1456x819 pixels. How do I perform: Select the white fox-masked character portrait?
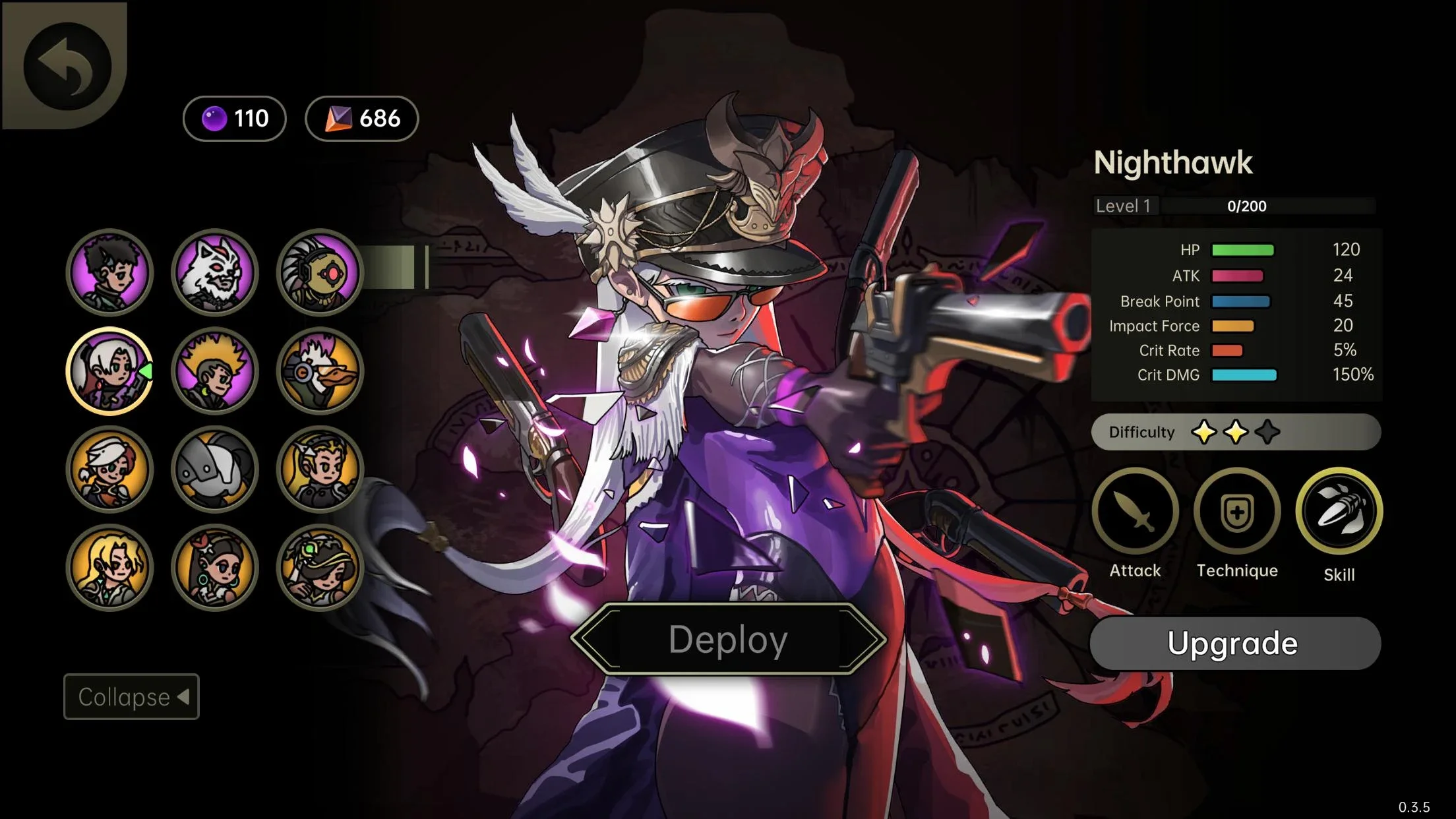coord(215,272)
